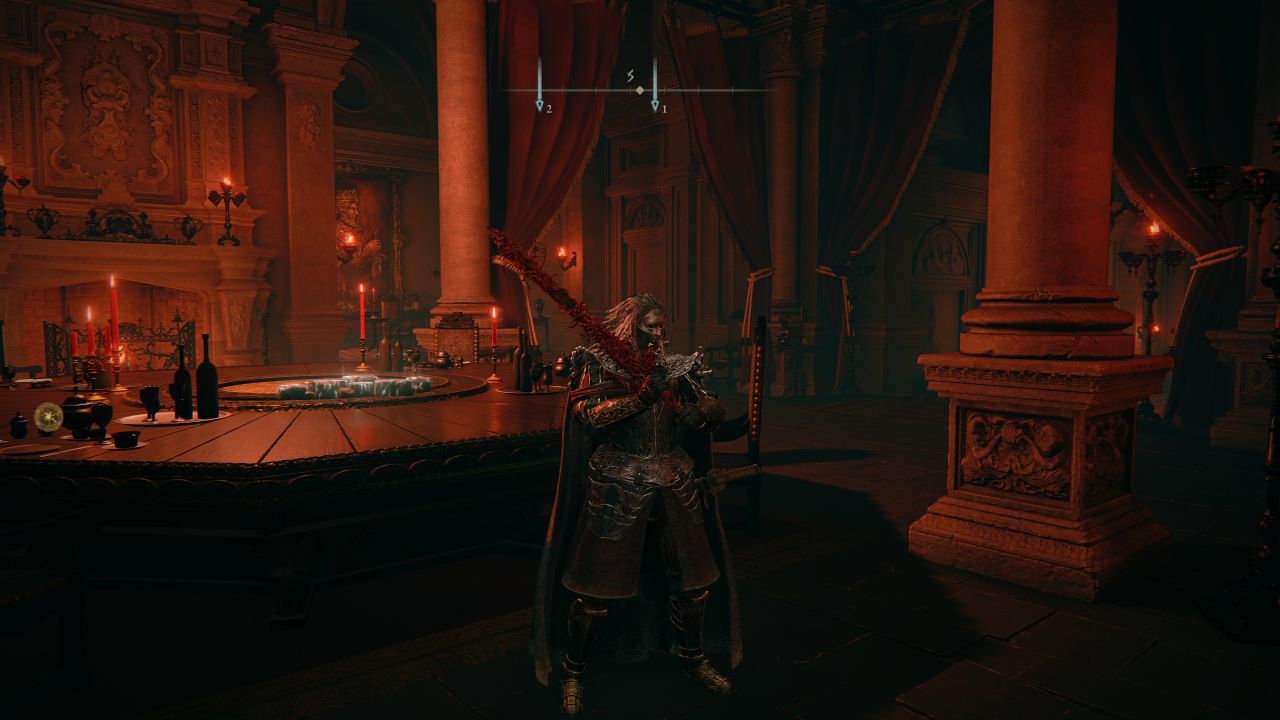This screenshot has width=1280, height=720.
Task: Select beacon marker 2 on the compass
Action: click(539, 103)
